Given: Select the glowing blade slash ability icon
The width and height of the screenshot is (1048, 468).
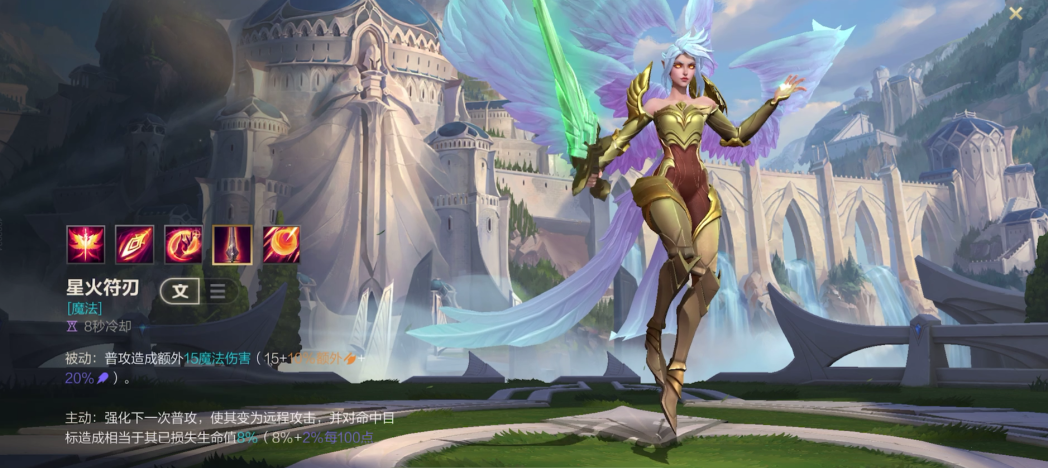Looking at the screenshot, I should 134,245.
